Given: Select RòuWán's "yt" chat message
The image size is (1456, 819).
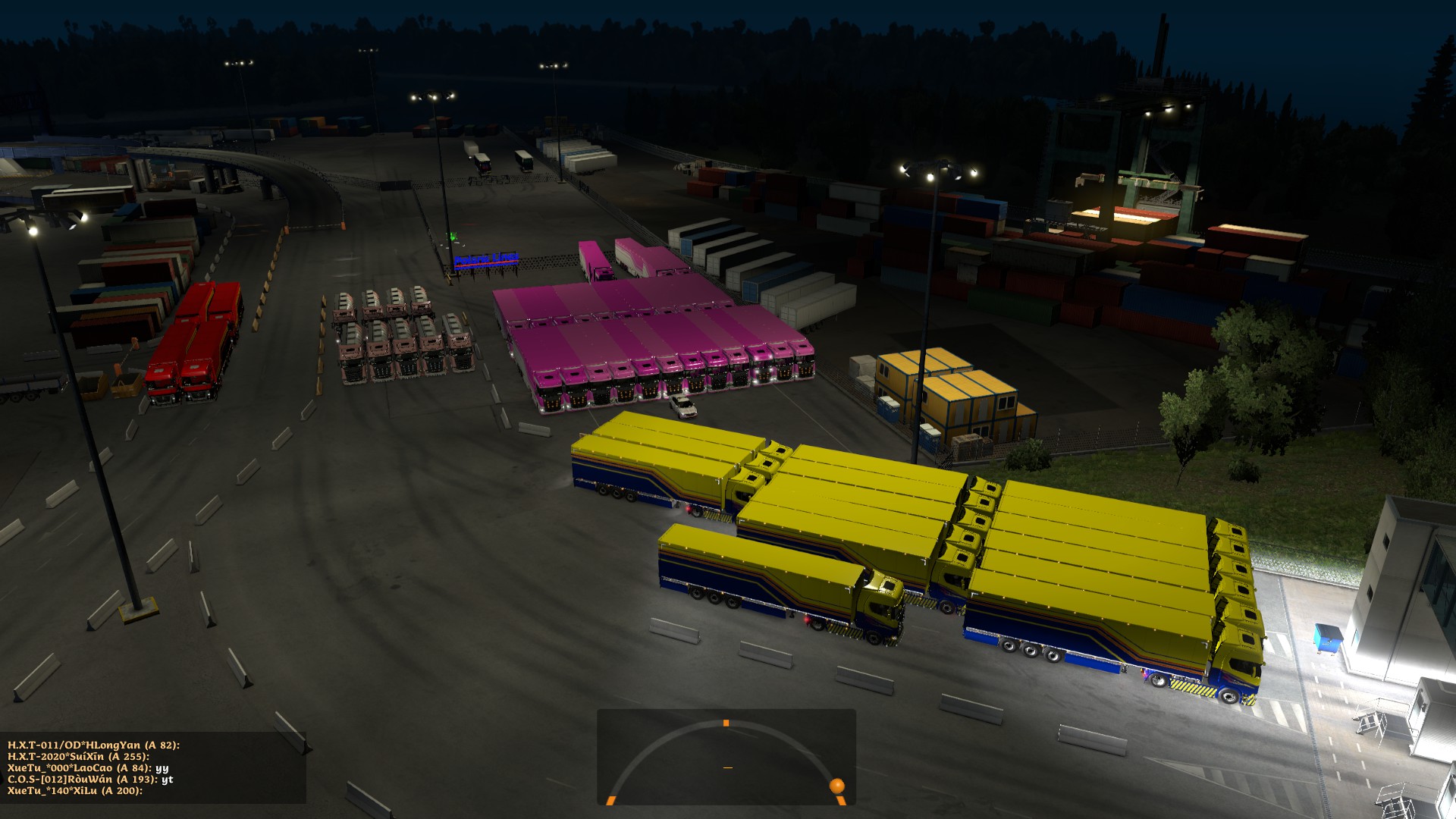Looking at the screenshot, I should (90, 780).
